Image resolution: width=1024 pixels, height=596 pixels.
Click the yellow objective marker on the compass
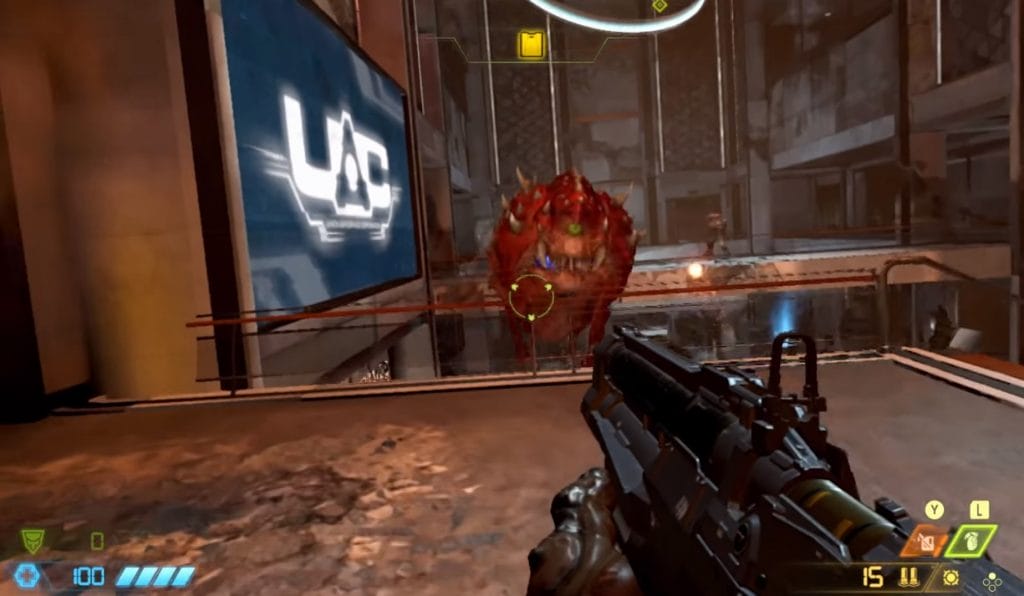click(531, 44)
